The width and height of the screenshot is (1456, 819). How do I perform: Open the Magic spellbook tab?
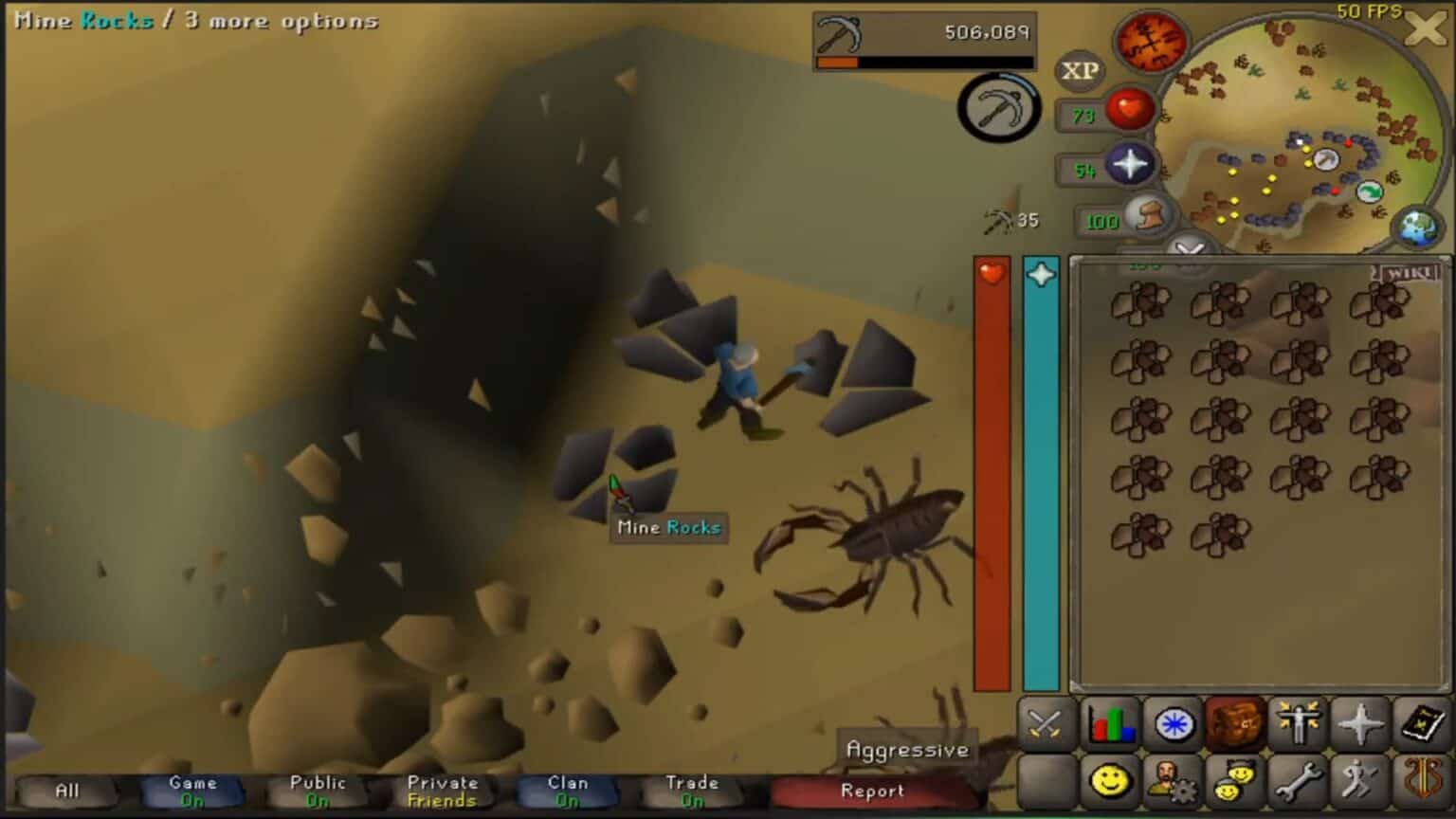1424,725
